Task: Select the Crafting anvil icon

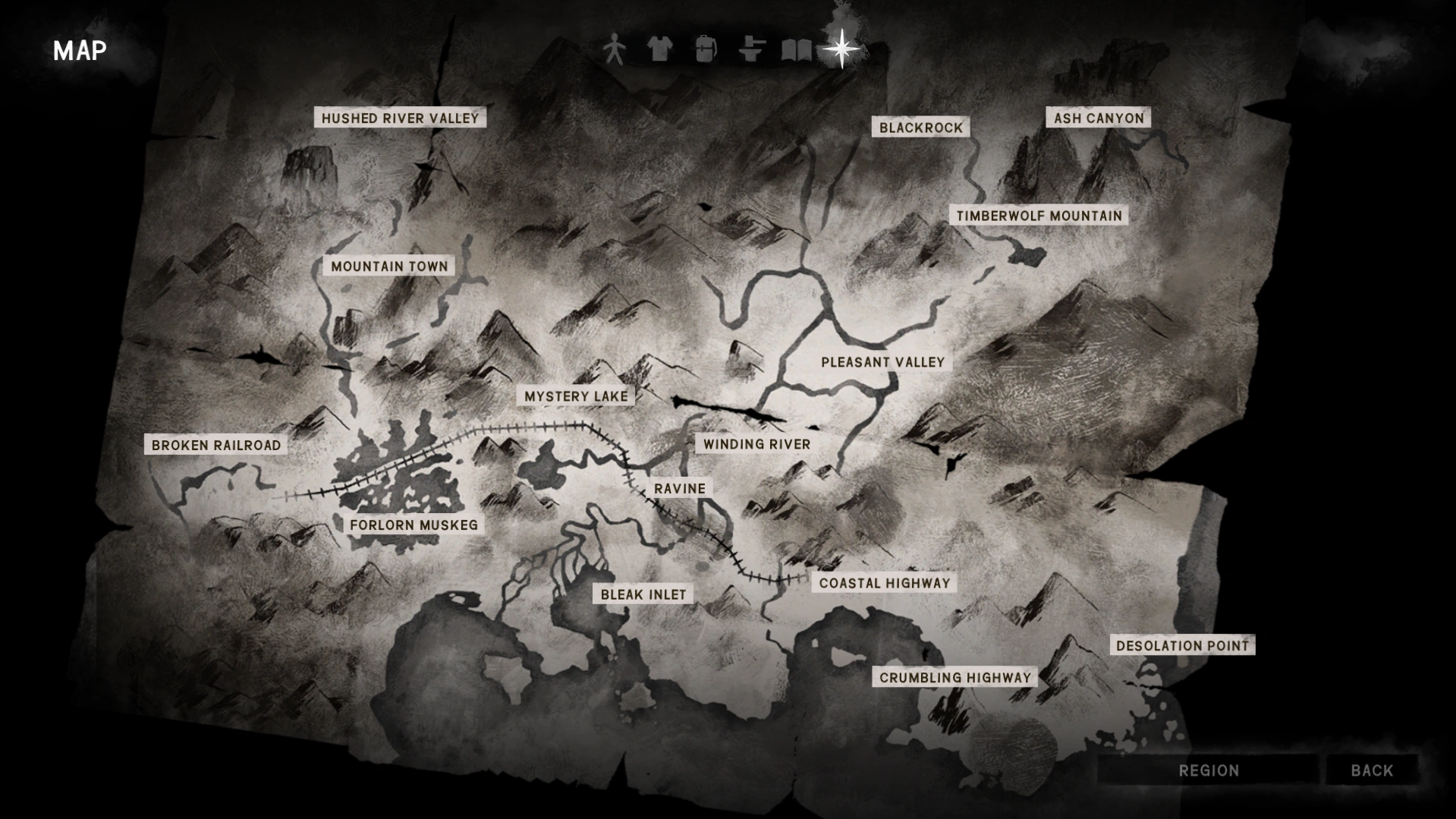Action: (x=750, y=48)
